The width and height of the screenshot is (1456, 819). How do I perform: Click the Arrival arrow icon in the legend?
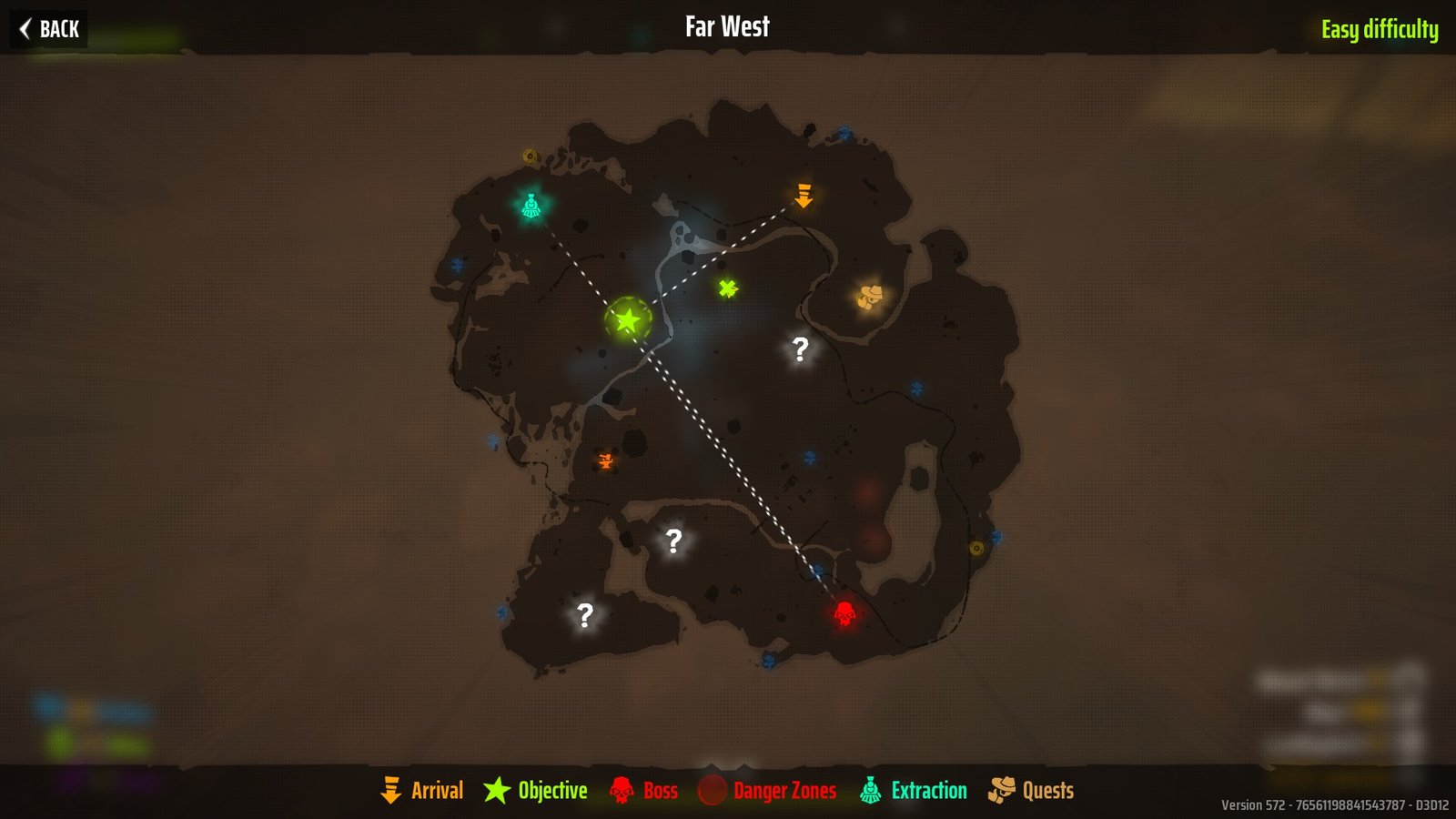[392, 790]
